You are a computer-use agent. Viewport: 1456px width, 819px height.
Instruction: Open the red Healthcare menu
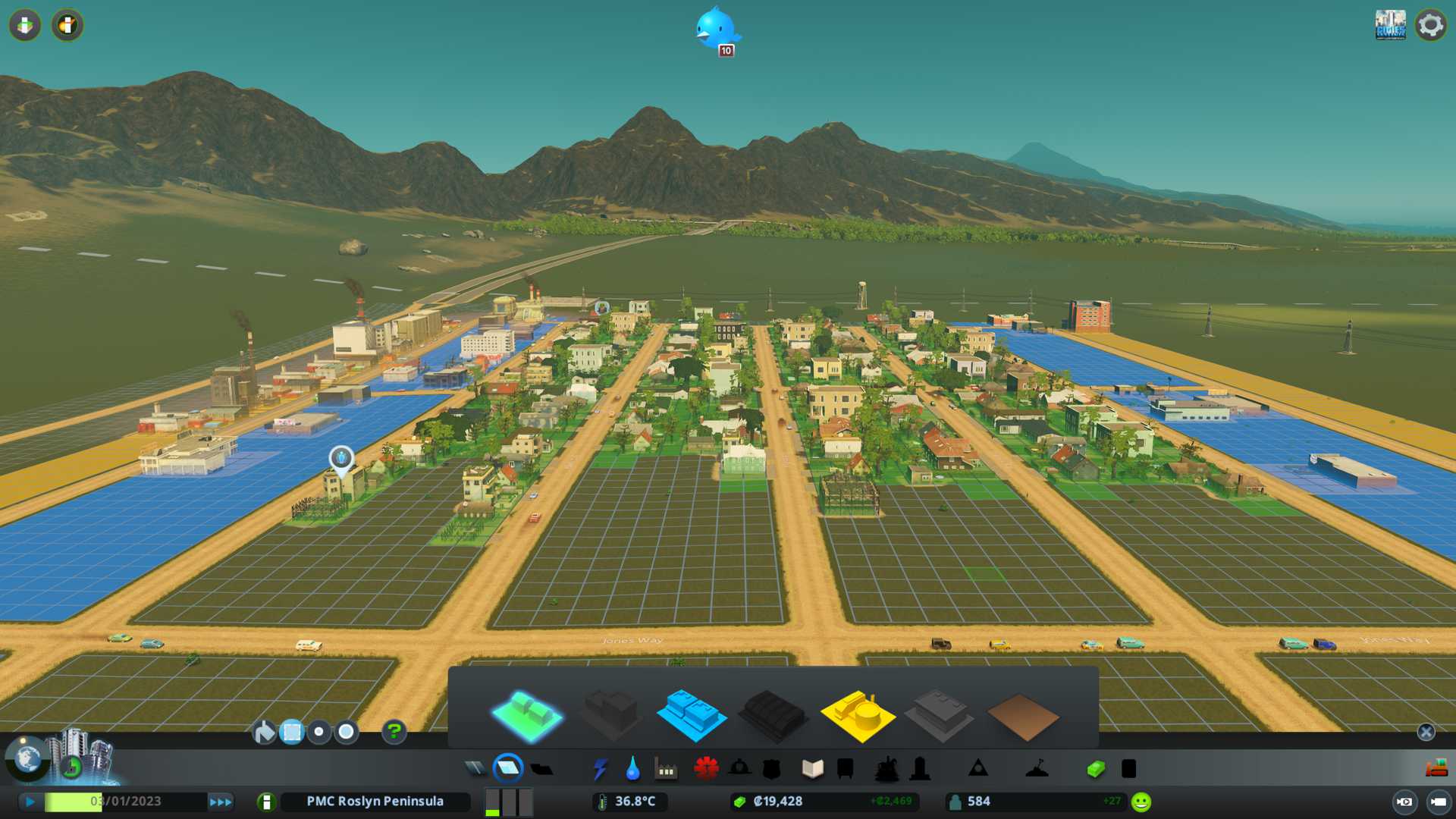click(706, 769)
